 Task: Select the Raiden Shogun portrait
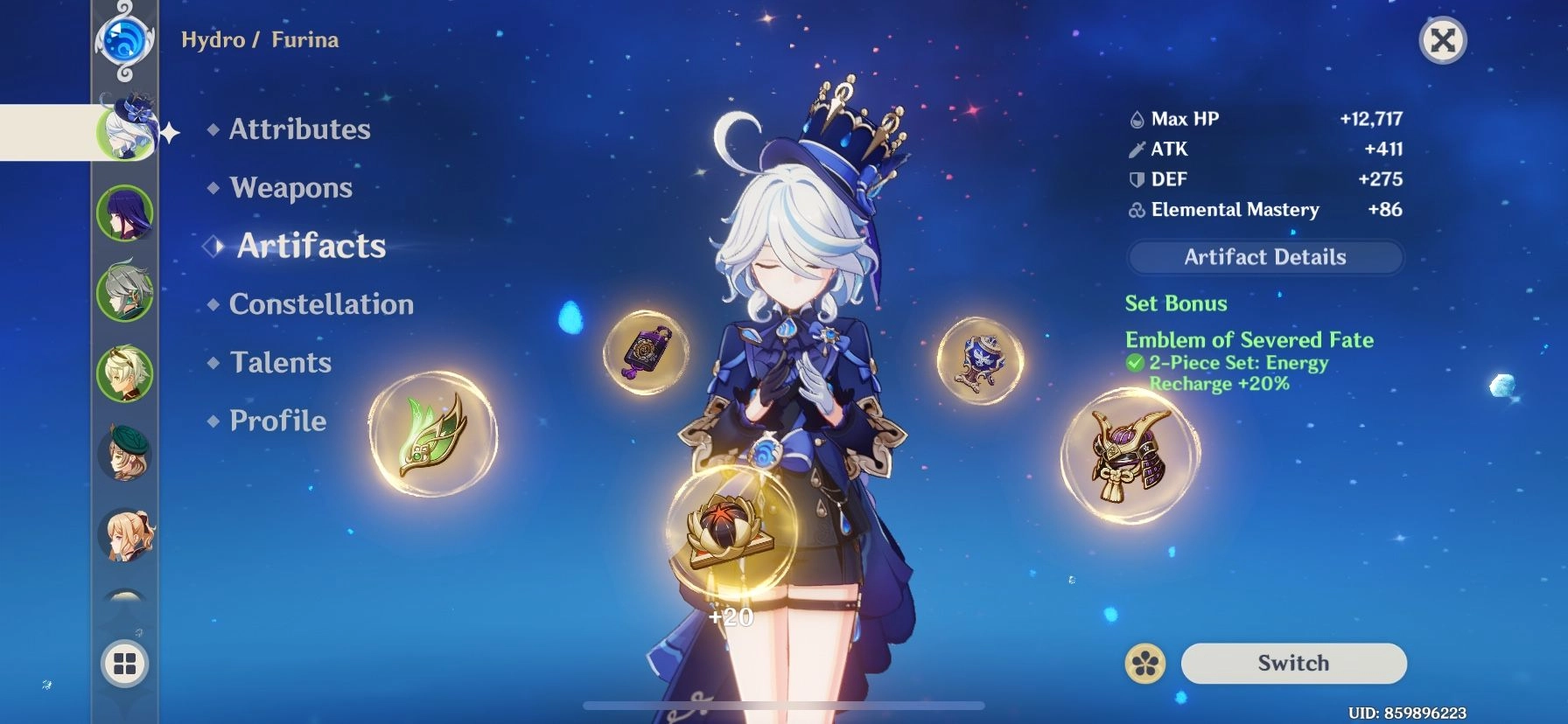point(125,212)
